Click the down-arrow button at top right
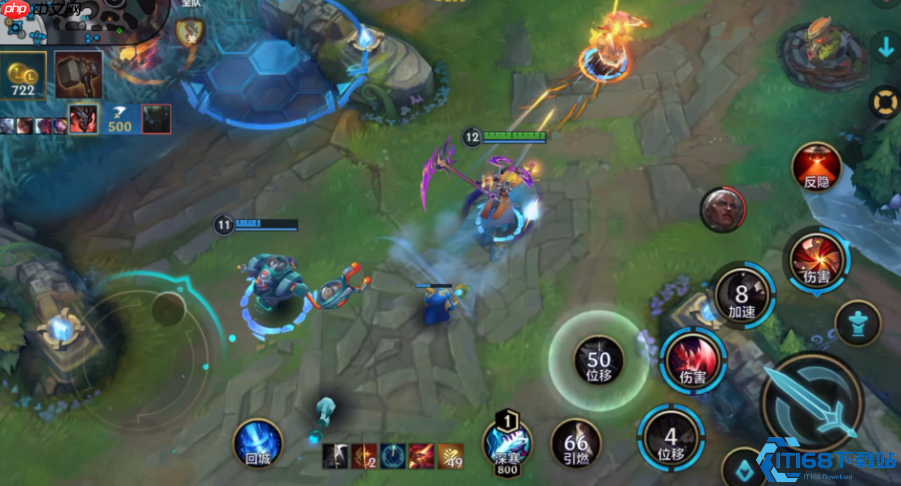901x486 pixels. point(885,46)
